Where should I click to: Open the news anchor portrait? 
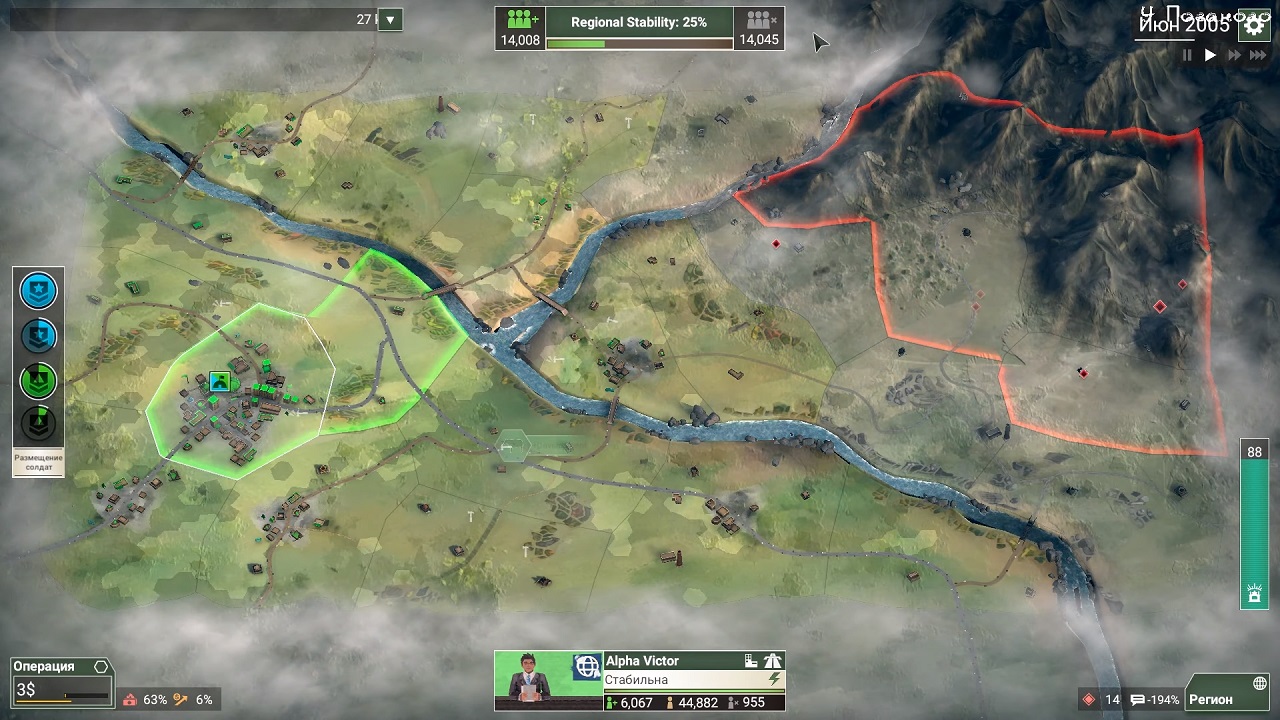(531, 681)
